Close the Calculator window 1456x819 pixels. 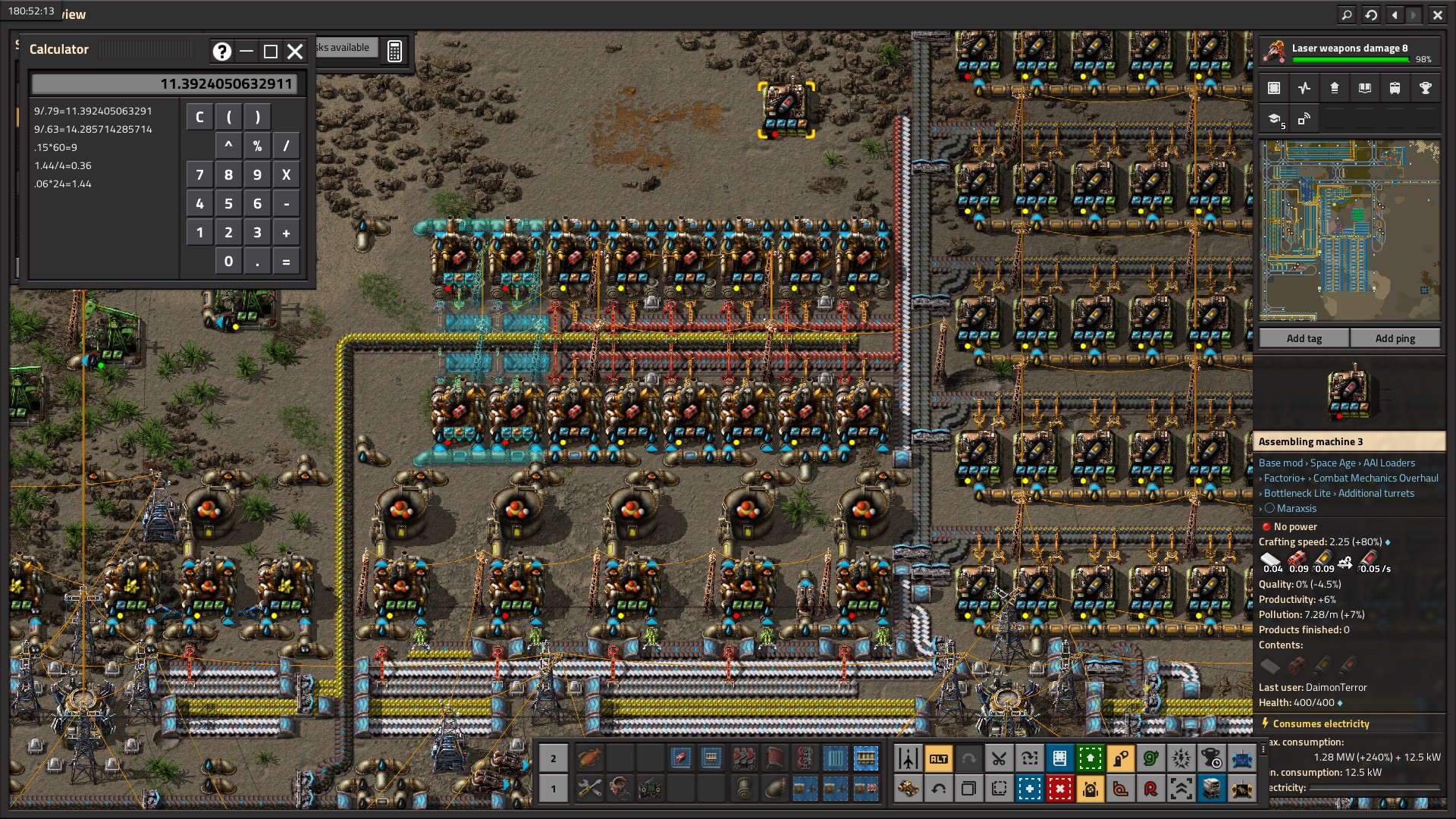(x=295, y=51)
